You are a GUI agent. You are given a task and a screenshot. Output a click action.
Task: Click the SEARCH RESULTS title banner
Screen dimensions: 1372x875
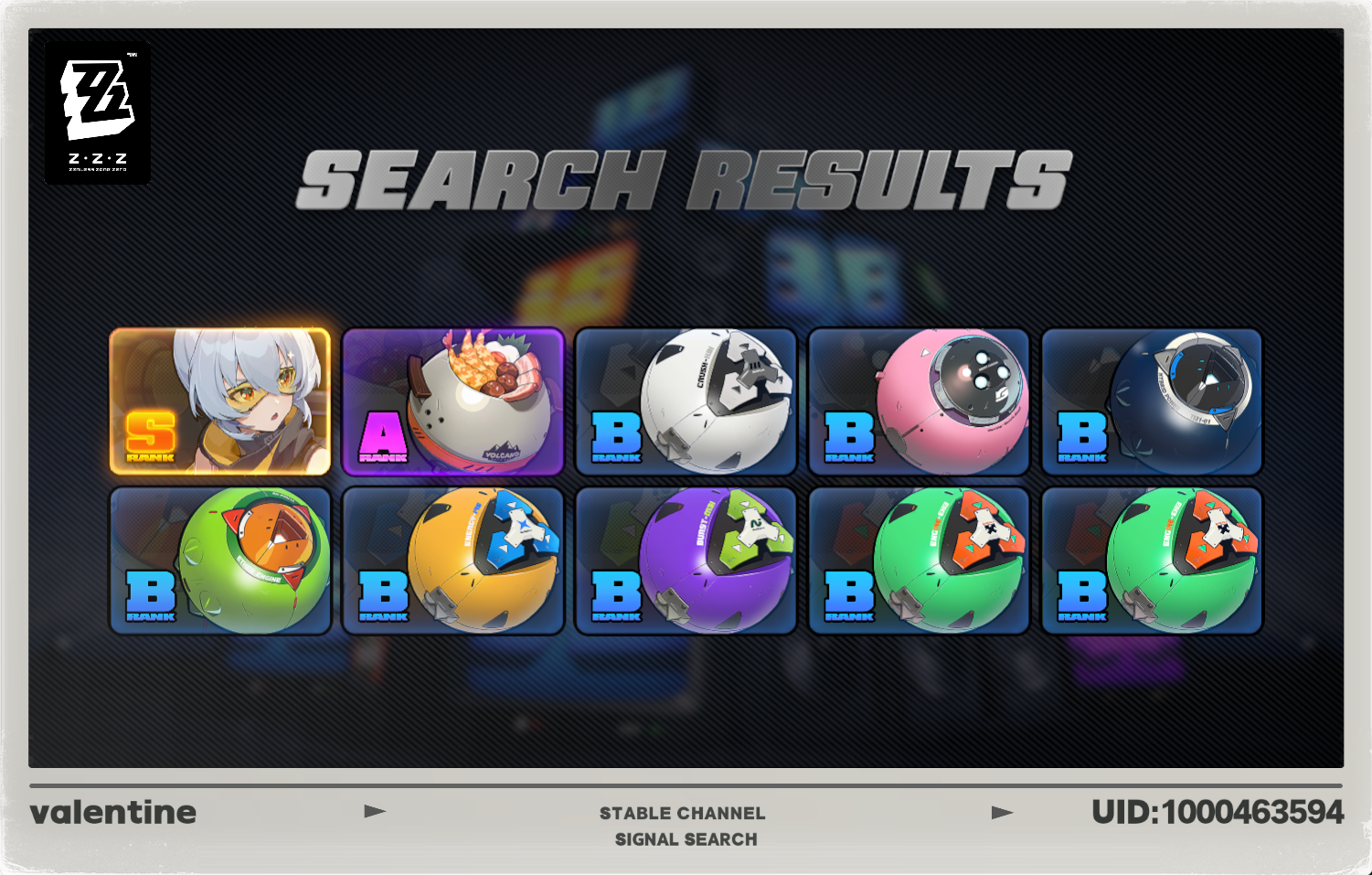point(687,176)
